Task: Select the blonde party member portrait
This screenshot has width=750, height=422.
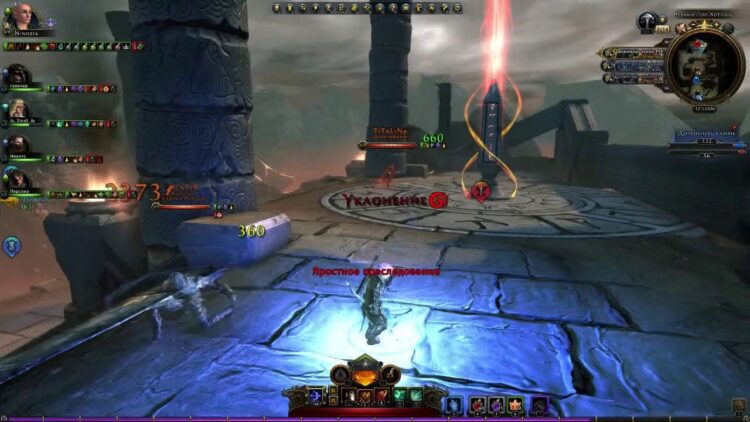Action: [18, 109]
